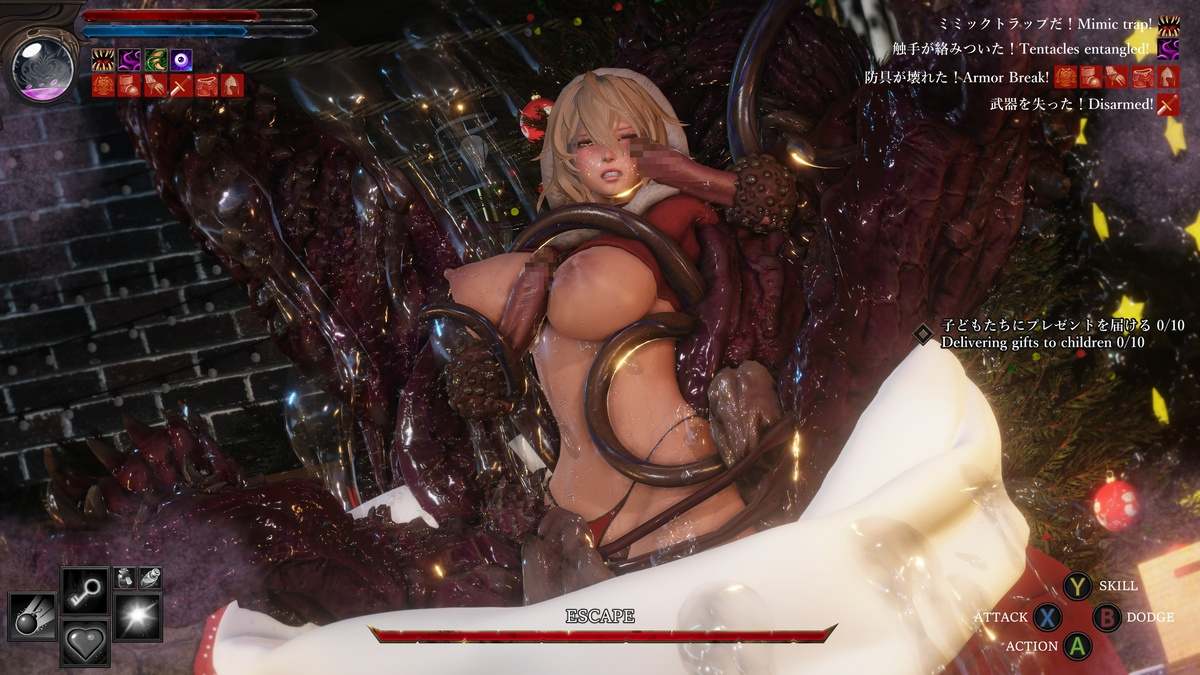Click the purple eyeball status icon
Image resolution: width=1200 pixels, height=675 pixels.
181,60
